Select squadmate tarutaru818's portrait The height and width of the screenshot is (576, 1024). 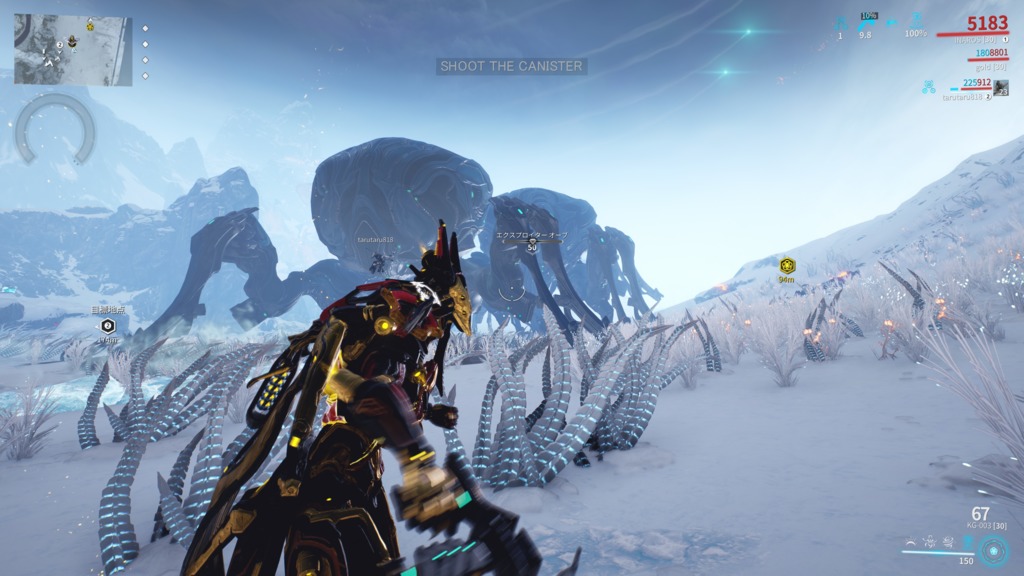pyautogui.click(x=1001, y=88)
